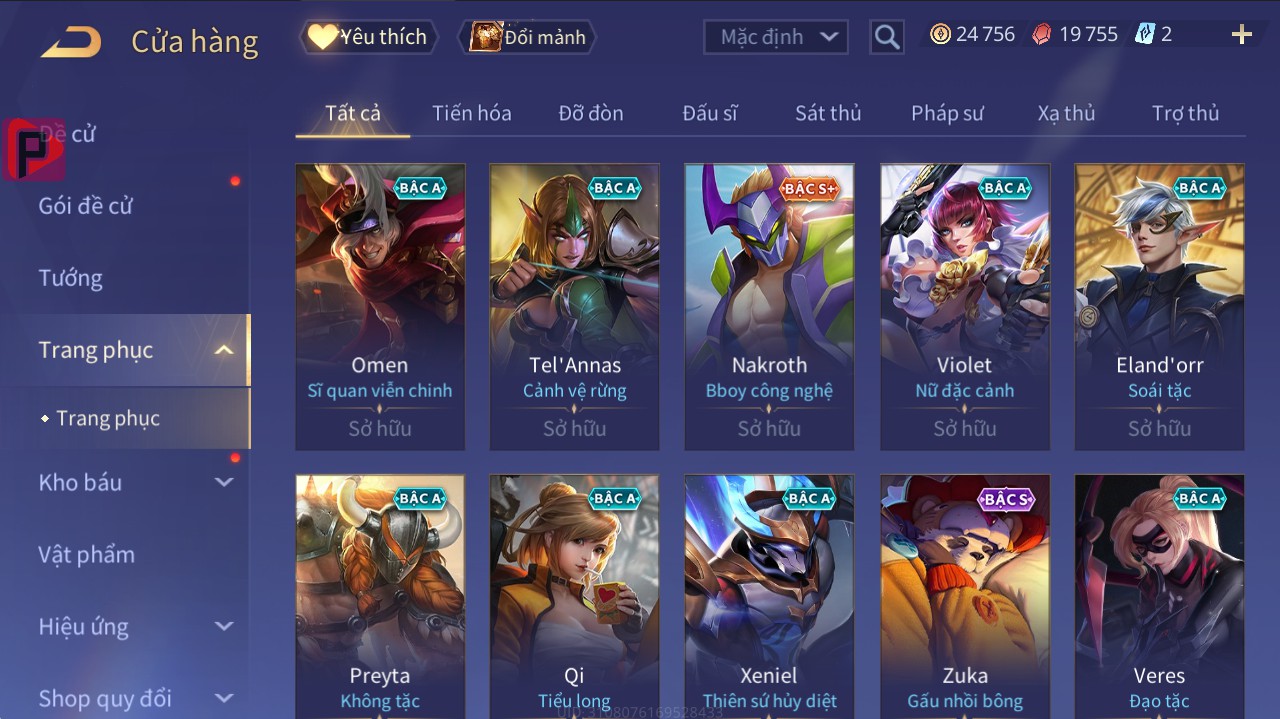Click the magnifying glass search icon
1280x719 pixels.
tap(886, 37)
